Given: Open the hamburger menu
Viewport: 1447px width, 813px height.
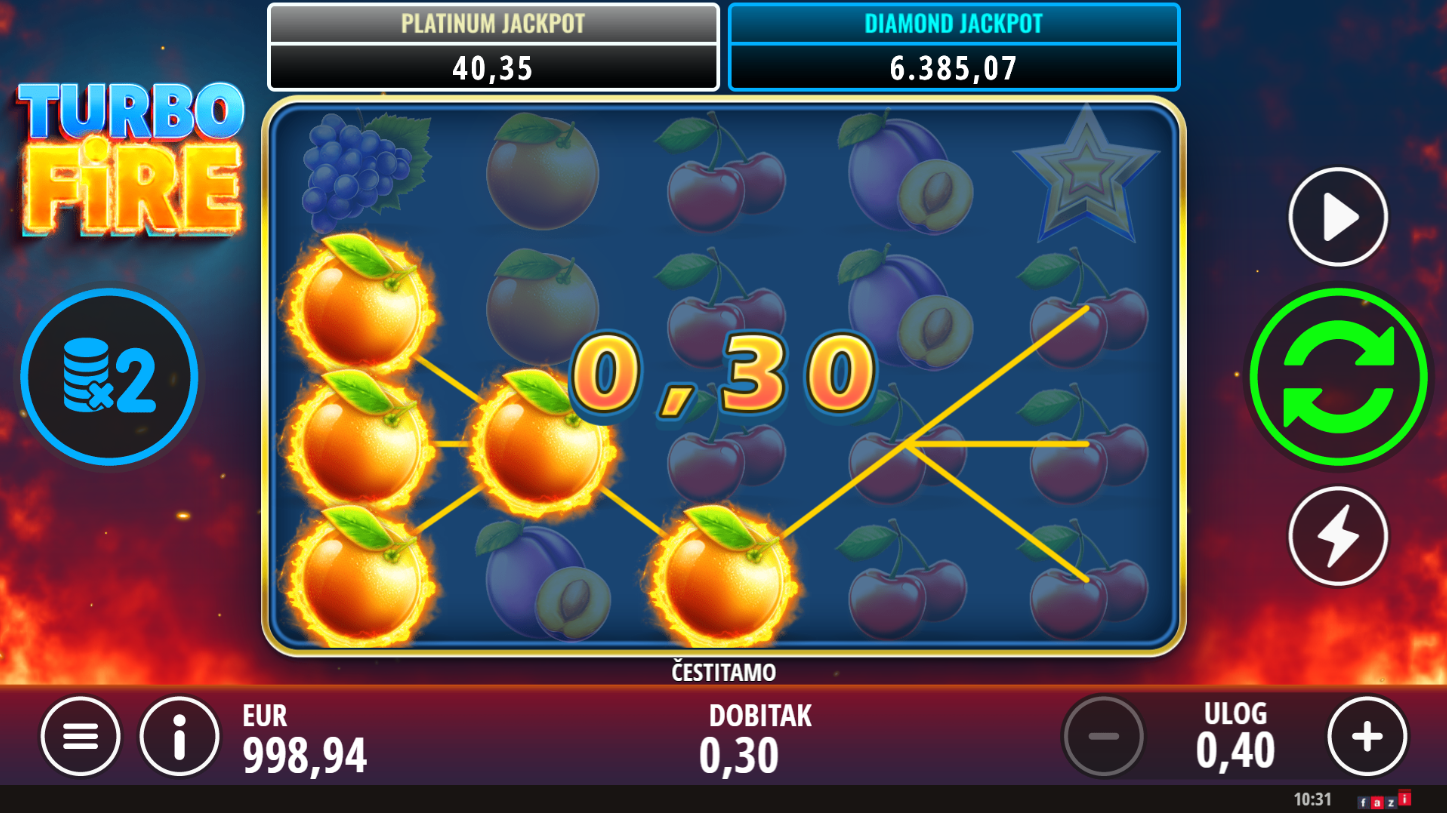Looking at the screenshot, I should coord(81,737).
